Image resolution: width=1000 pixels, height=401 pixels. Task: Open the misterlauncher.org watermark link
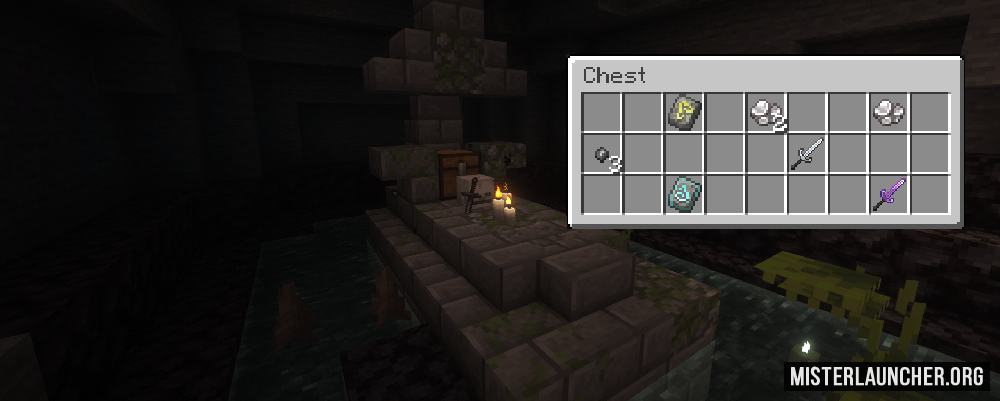pyautogui.click(x=888, y=376)
